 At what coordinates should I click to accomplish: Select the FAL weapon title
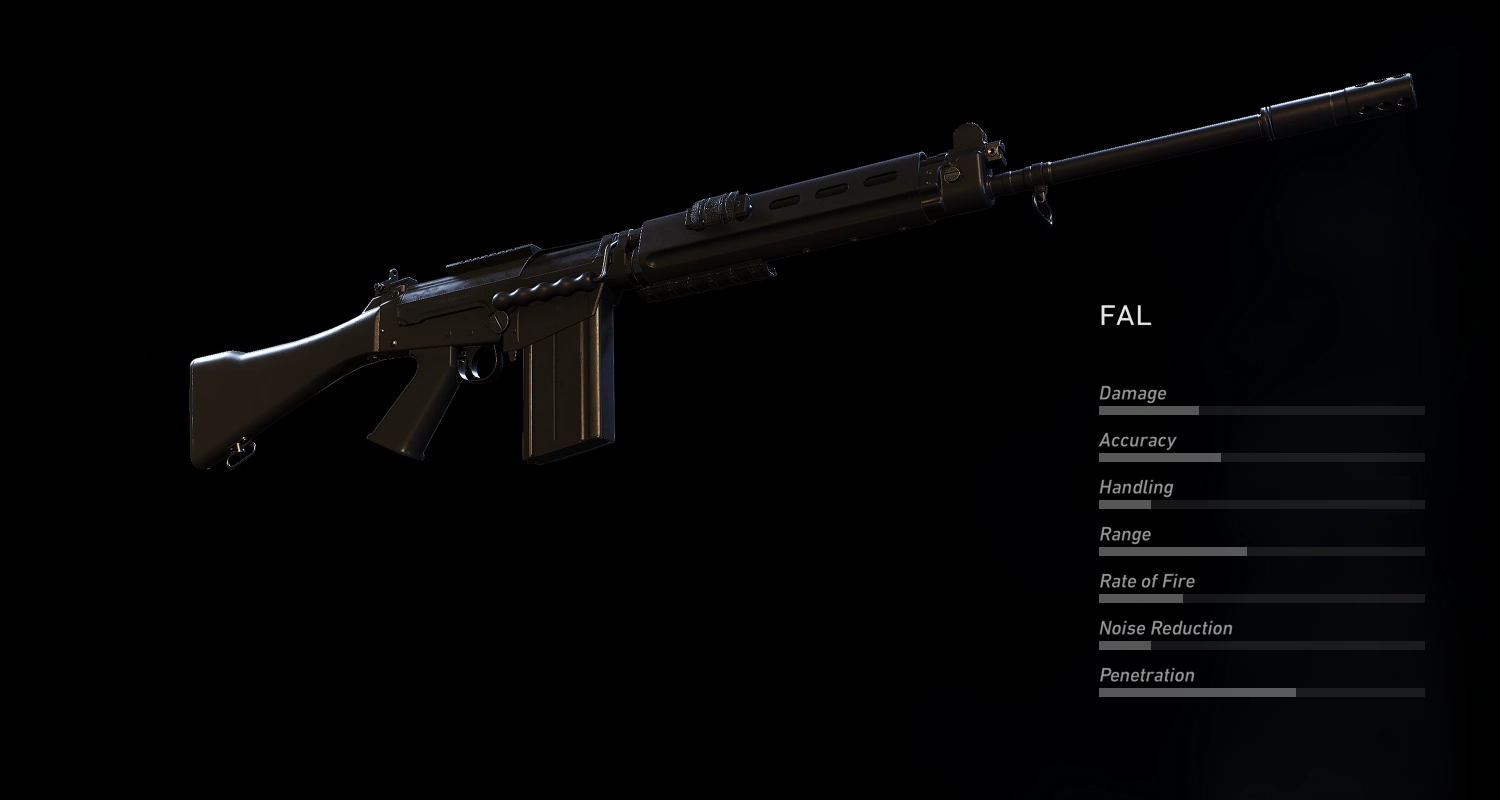(x=1124, y=316)
